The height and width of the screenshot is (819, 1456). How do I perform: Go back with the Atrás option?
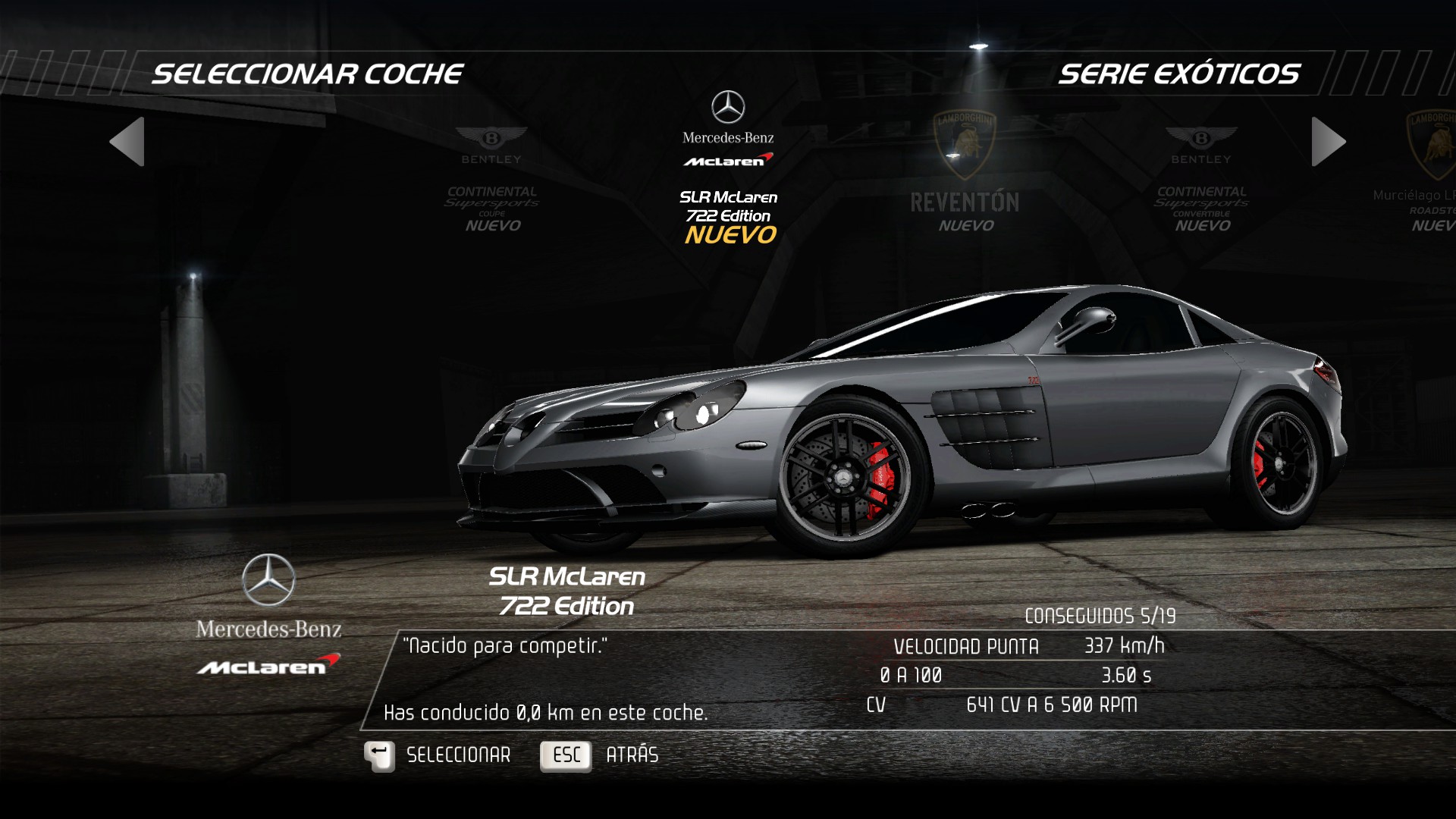pyautogui.click(x=599, y=755)
